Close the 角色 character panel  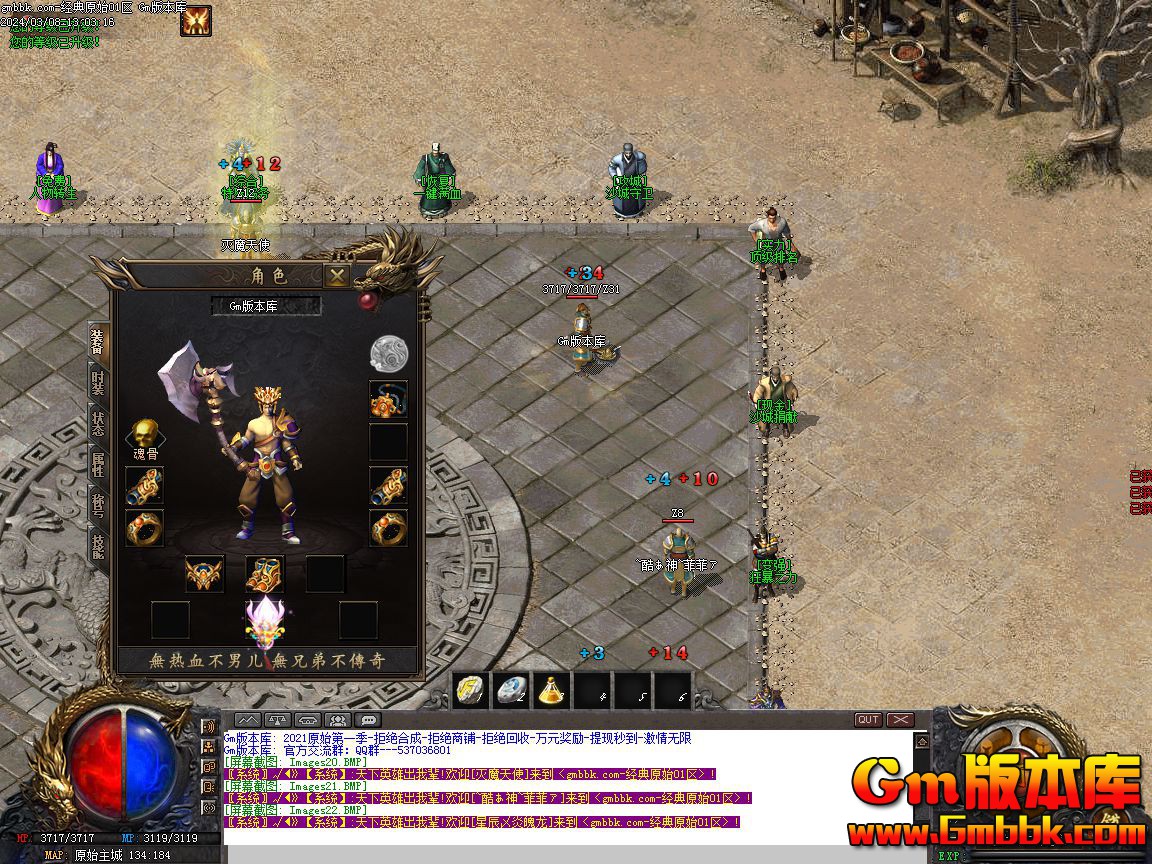coord(338,276)
